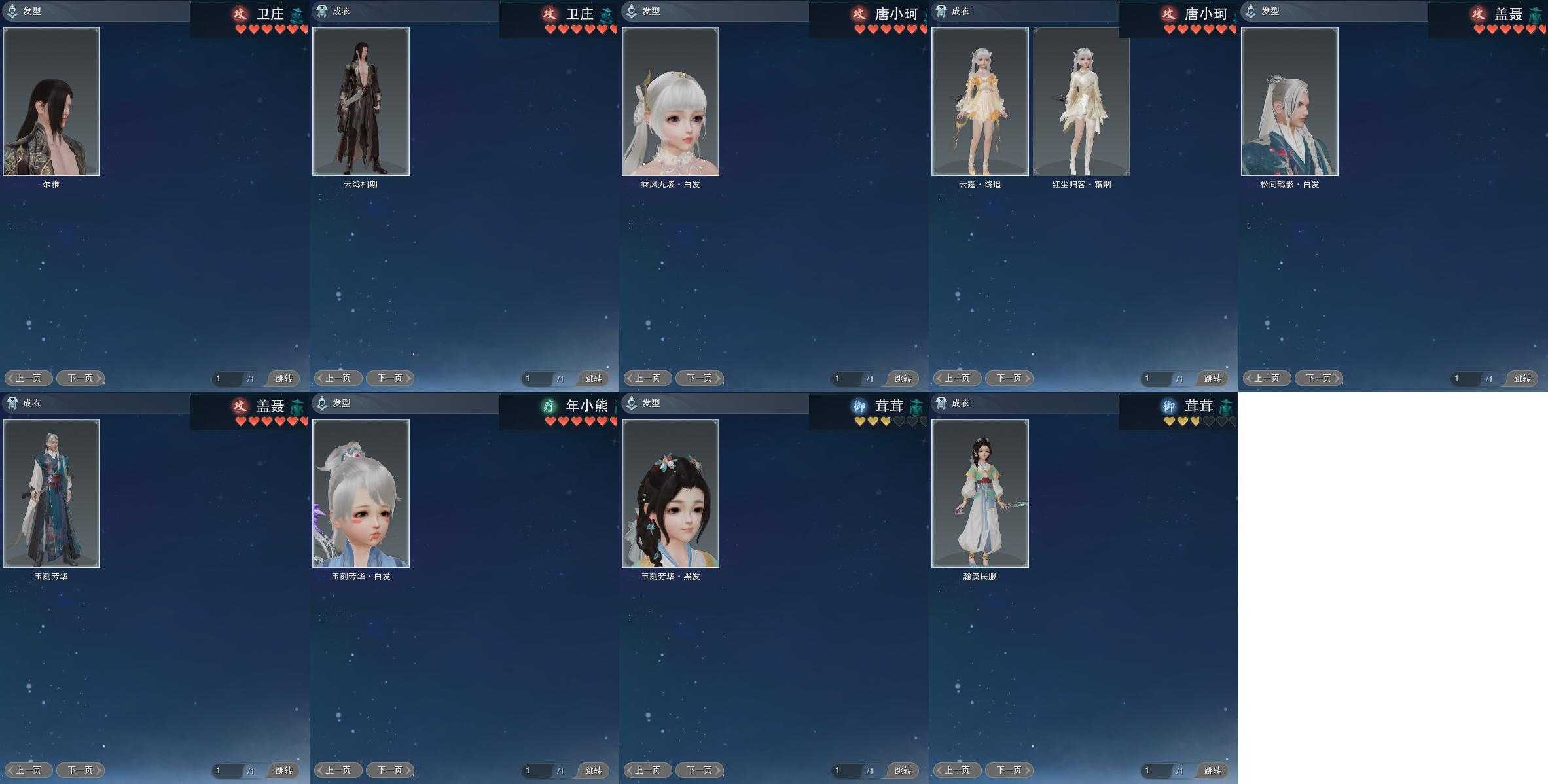Choose the 瀚漠民服 outfit card
The width and height of the screenshot is (1548, 784).
pos(980,493)
